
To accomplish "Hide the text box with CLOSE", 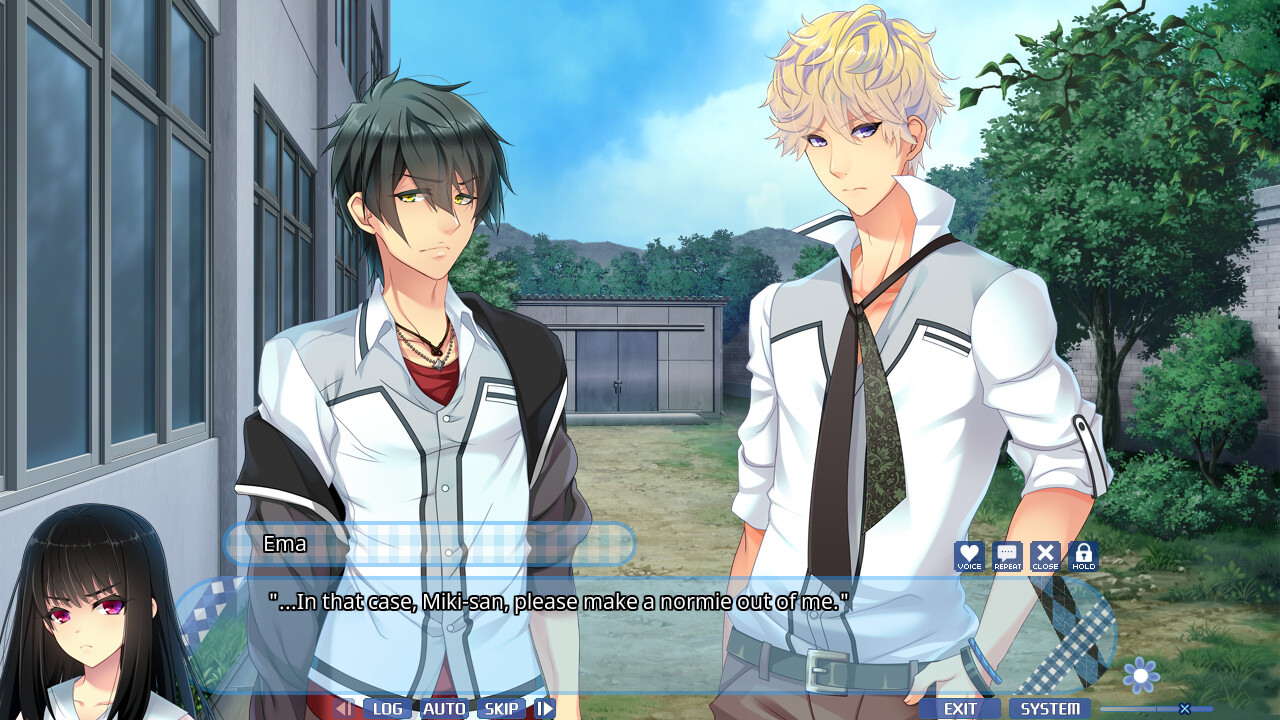I will tap(1045, 556).
